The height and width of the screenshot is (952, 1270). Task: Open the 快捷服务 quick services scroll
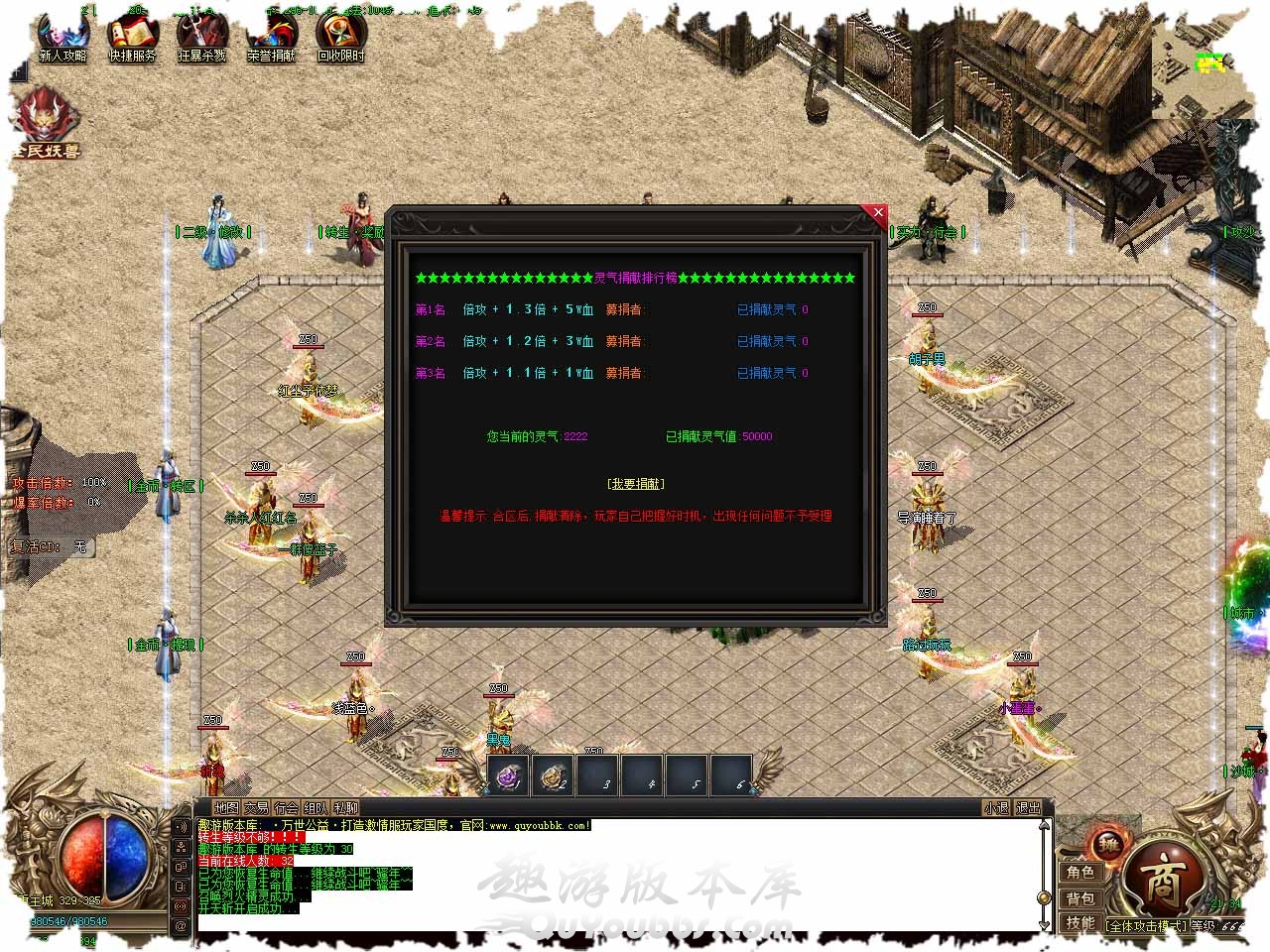133,38
